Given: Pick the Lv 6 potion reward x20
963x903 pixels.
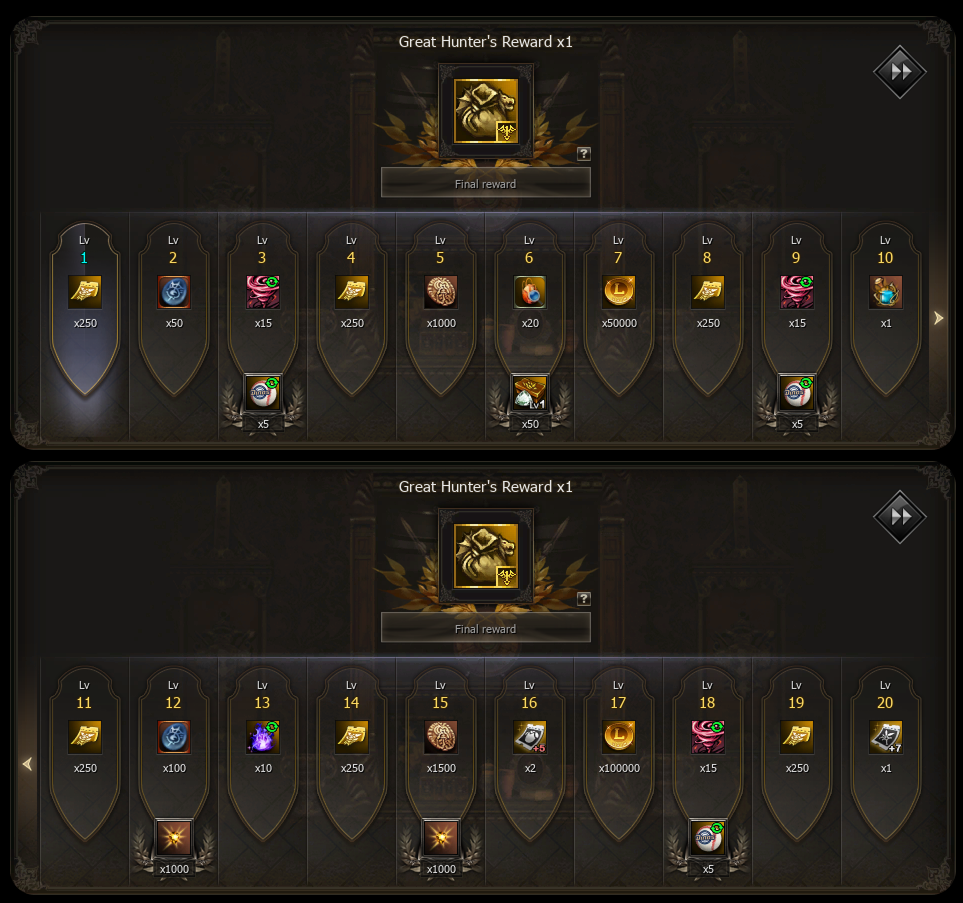Looking at the screenshot, I should coord(529,292).
